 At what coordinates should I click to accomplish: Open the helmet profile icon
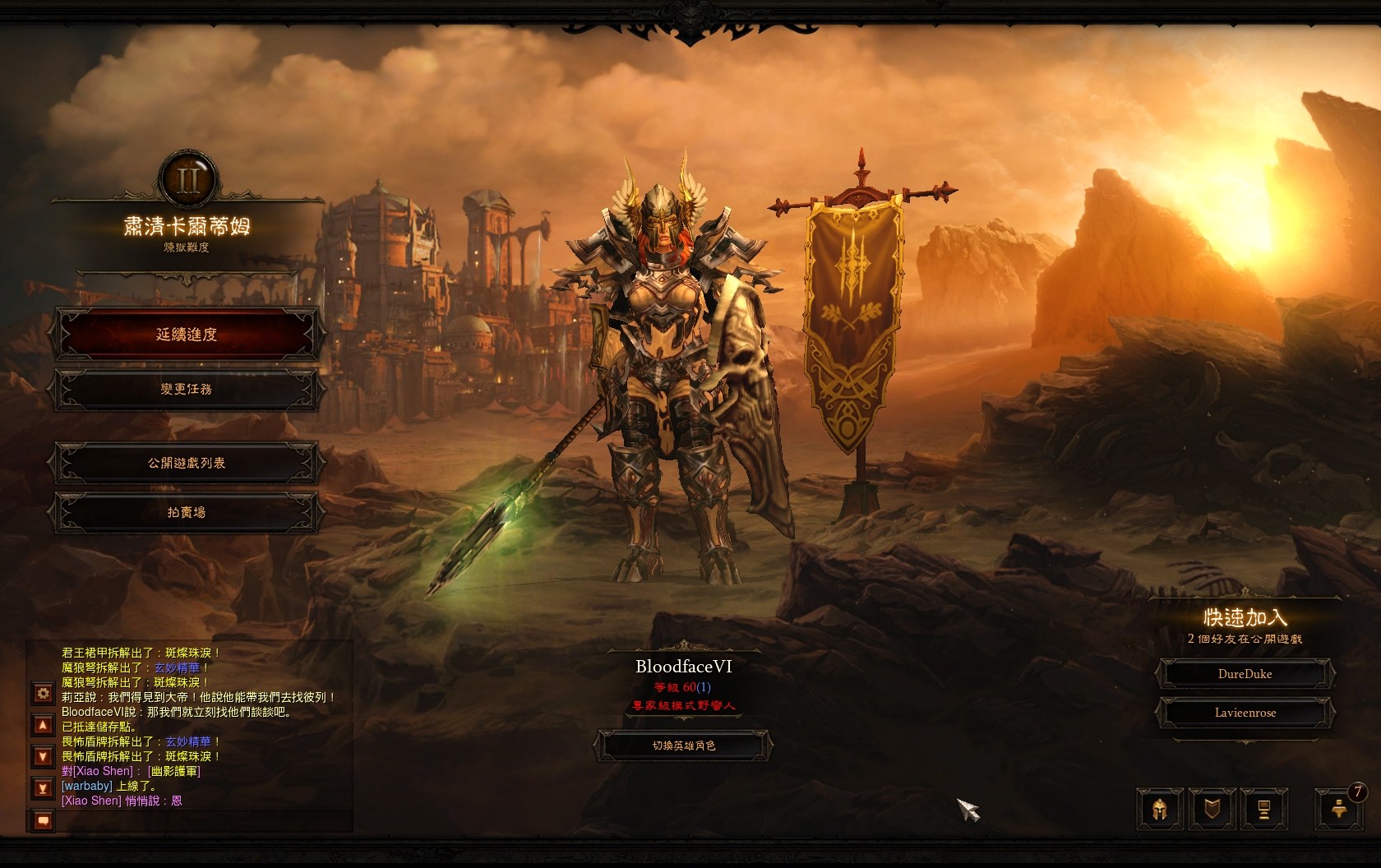pos(1161,809)
